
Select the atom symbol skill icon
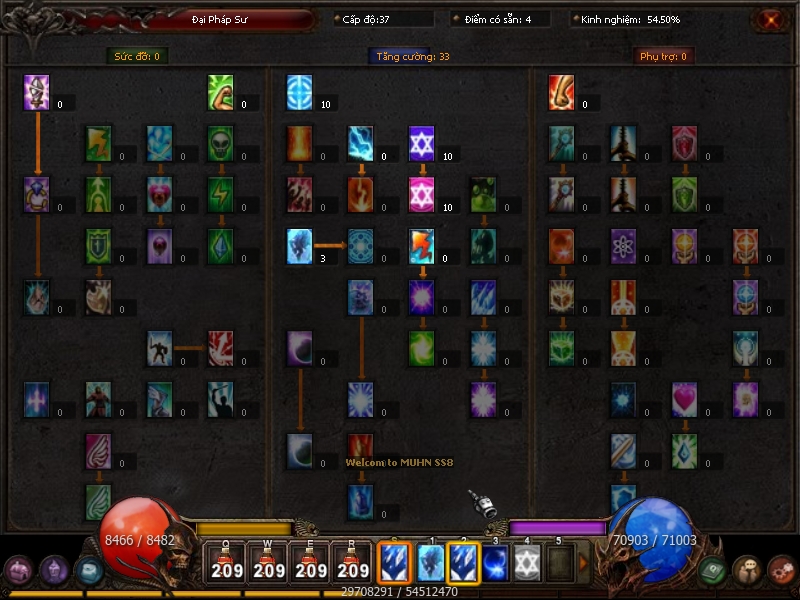coord(624,245)
